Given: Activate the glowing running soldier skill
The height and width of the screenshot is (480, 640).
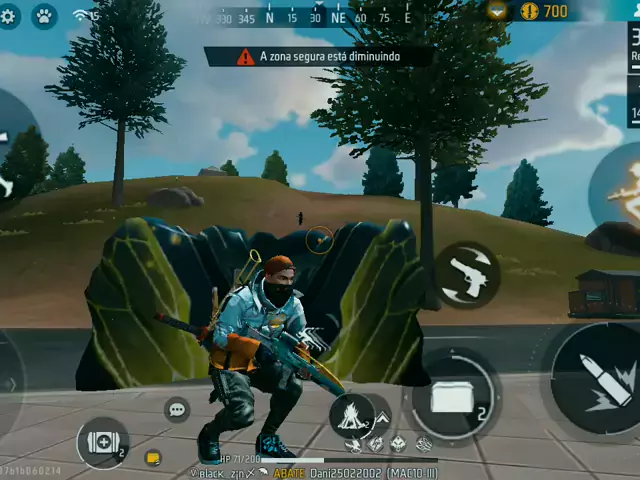Looking at the screenshot, I should pos(620,188).
